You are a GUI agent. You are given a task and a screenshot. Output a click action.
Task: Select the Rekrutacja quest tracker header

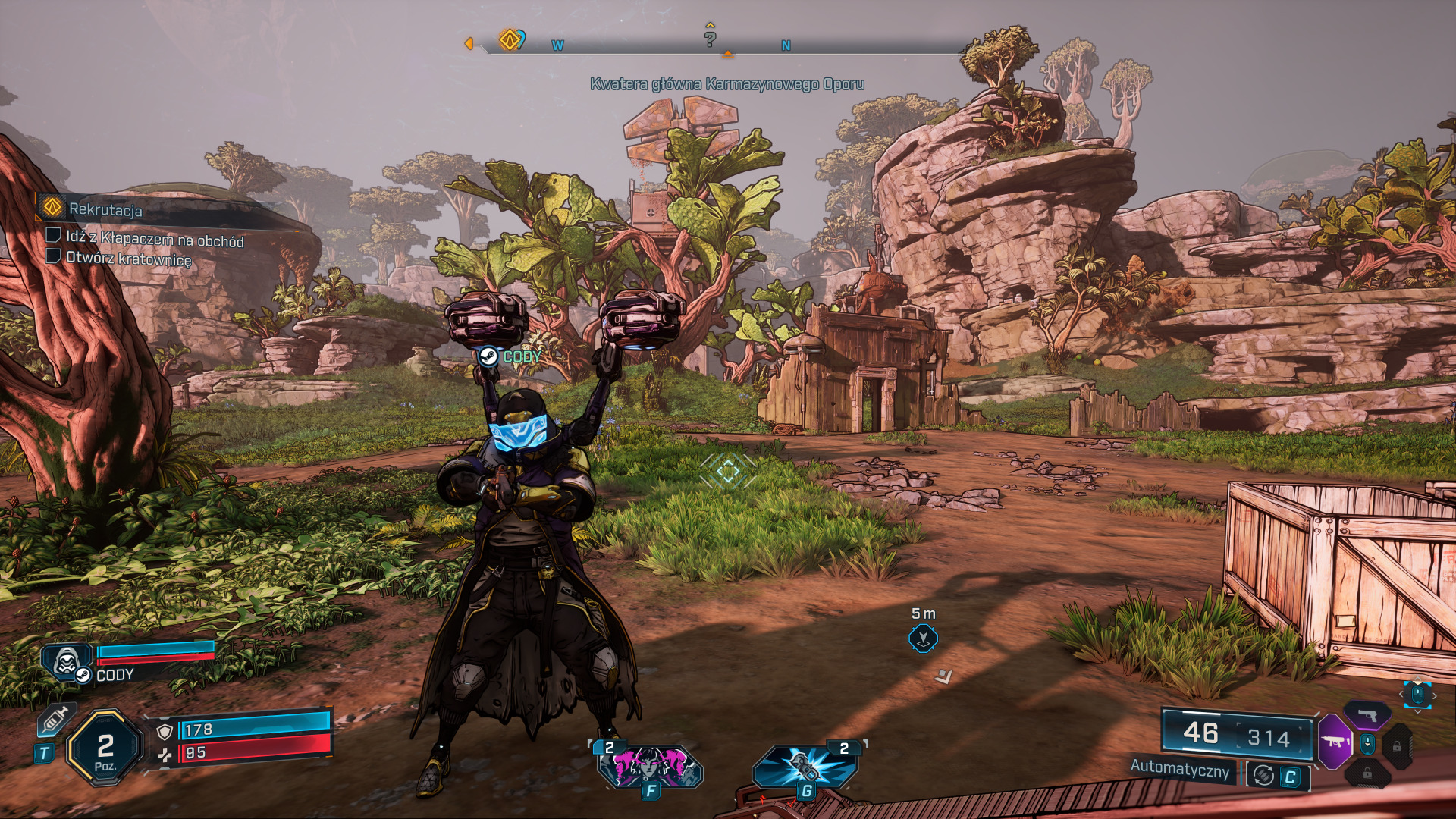pyautogui.click(x=105, y=209)
